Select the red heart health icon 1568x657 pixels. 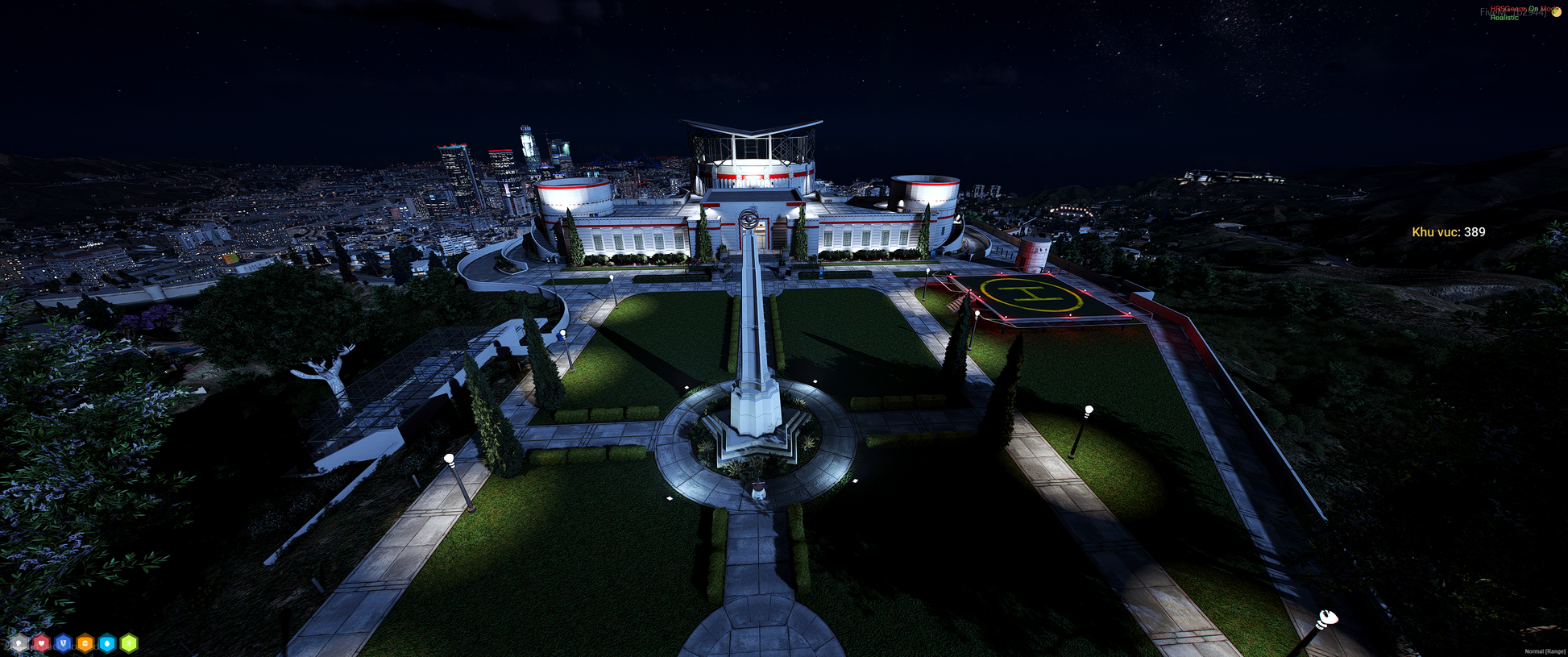pyautogui.click(x=41, y=643)
